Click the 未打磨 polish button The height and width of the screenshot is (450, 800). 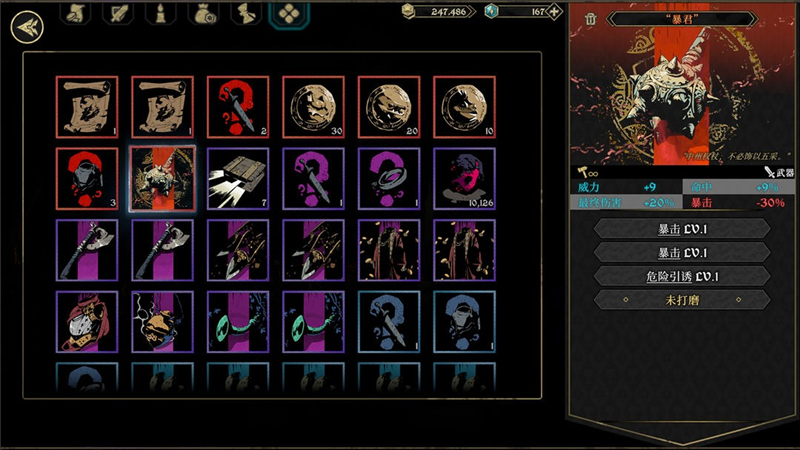[x=682, y=299]
